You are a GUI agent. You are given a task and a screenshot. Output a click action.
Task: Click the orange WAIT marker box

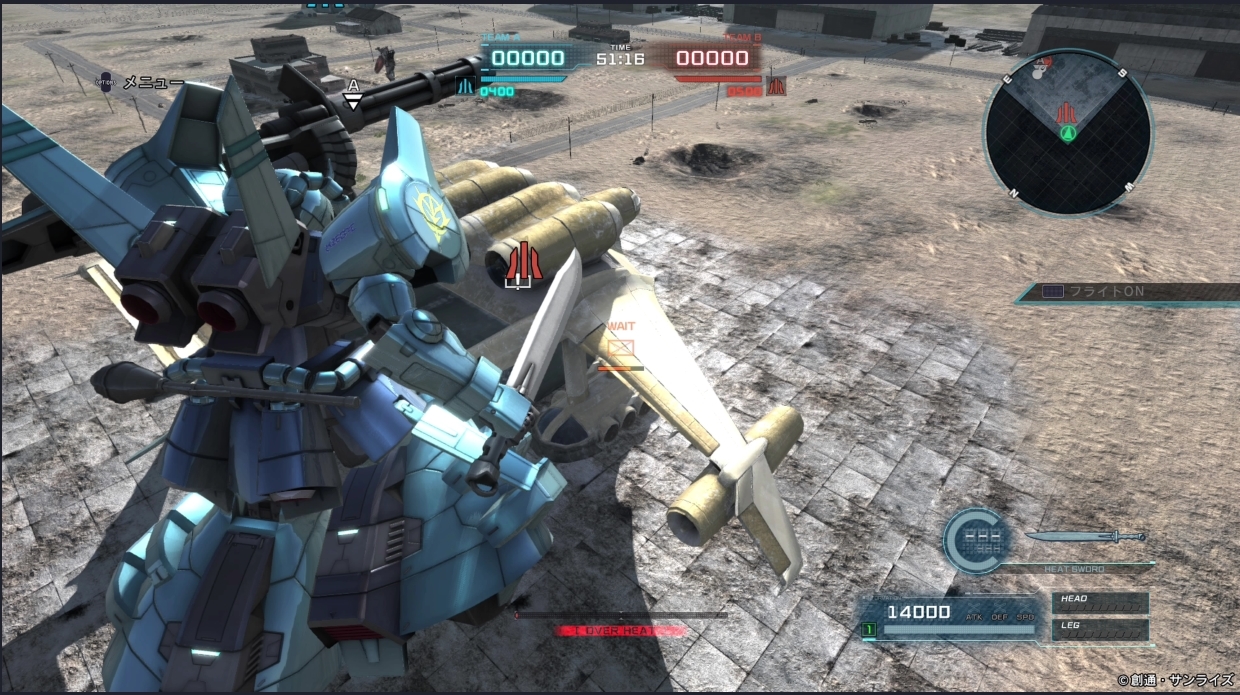[x=621, y=347]
